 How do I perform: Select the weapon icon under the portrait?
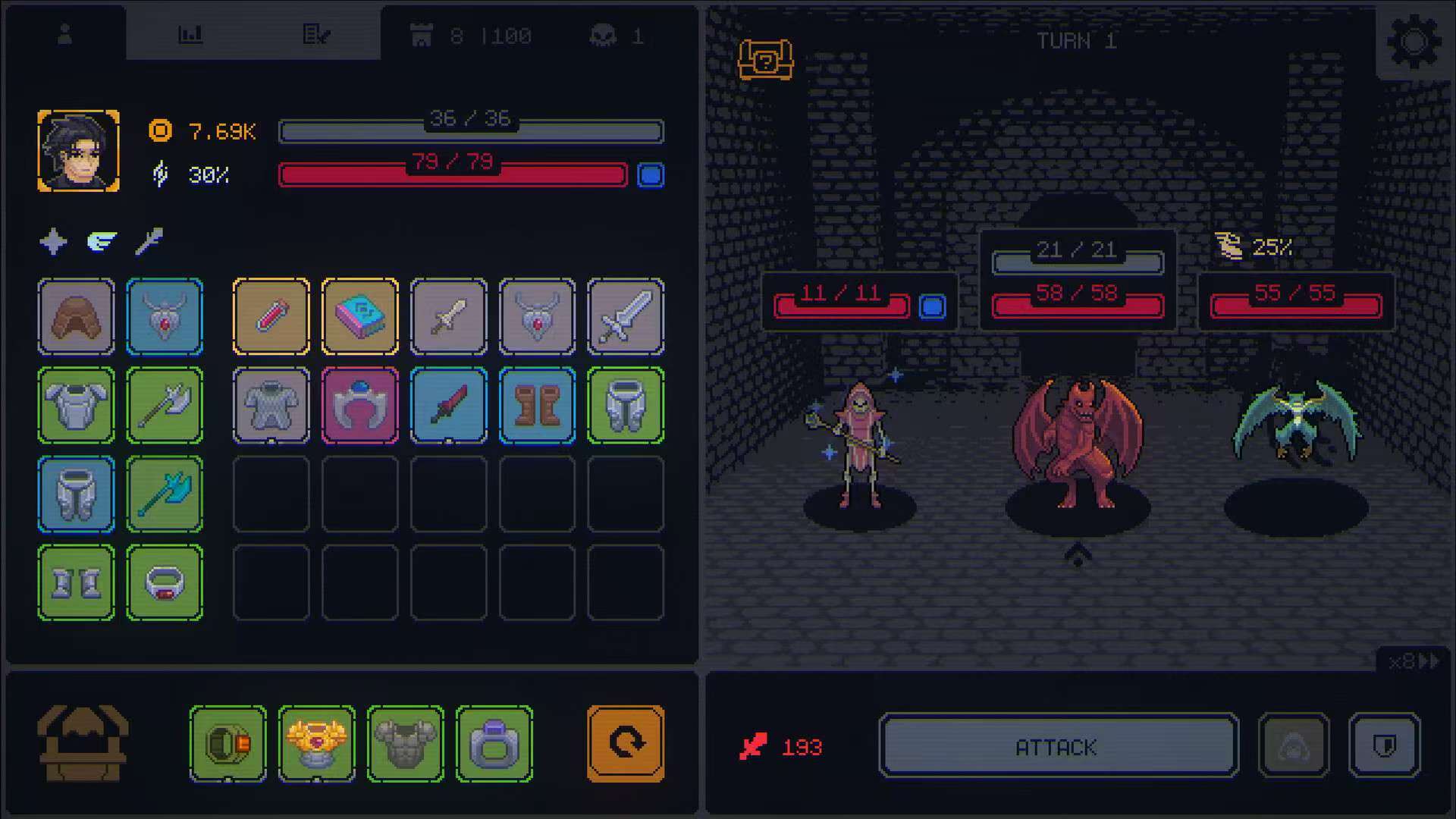pos(148,243)
